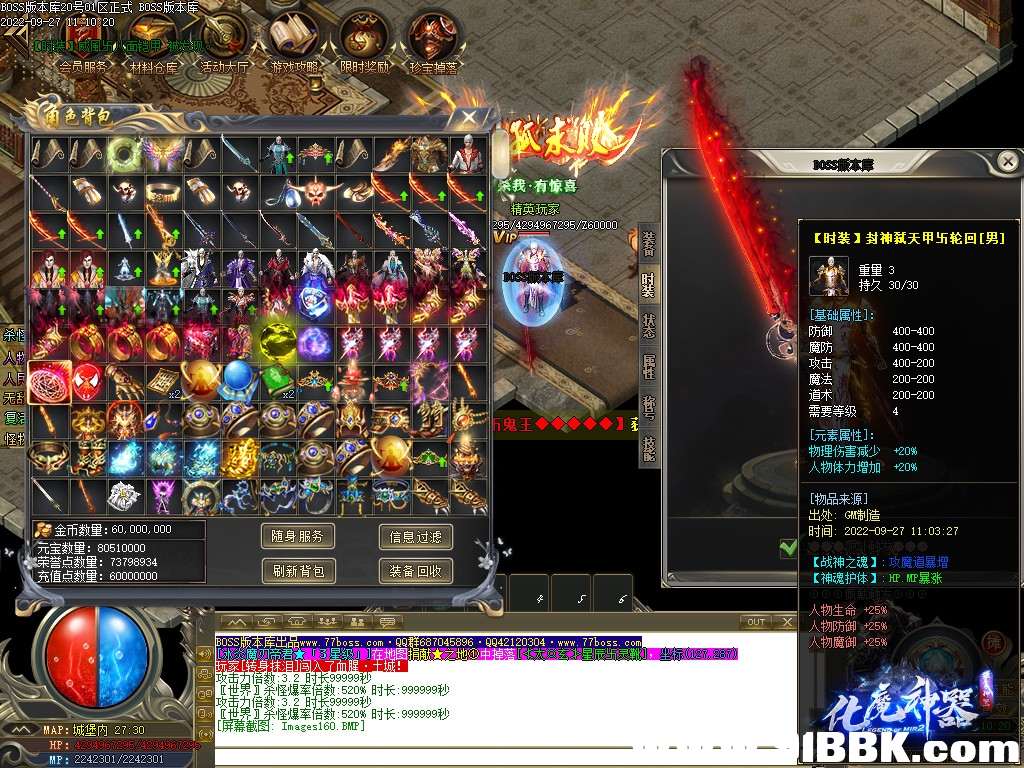Close the 角色背包 inventory window
Viewport: 1024px width, 768px height.
(x=468, y=117)
